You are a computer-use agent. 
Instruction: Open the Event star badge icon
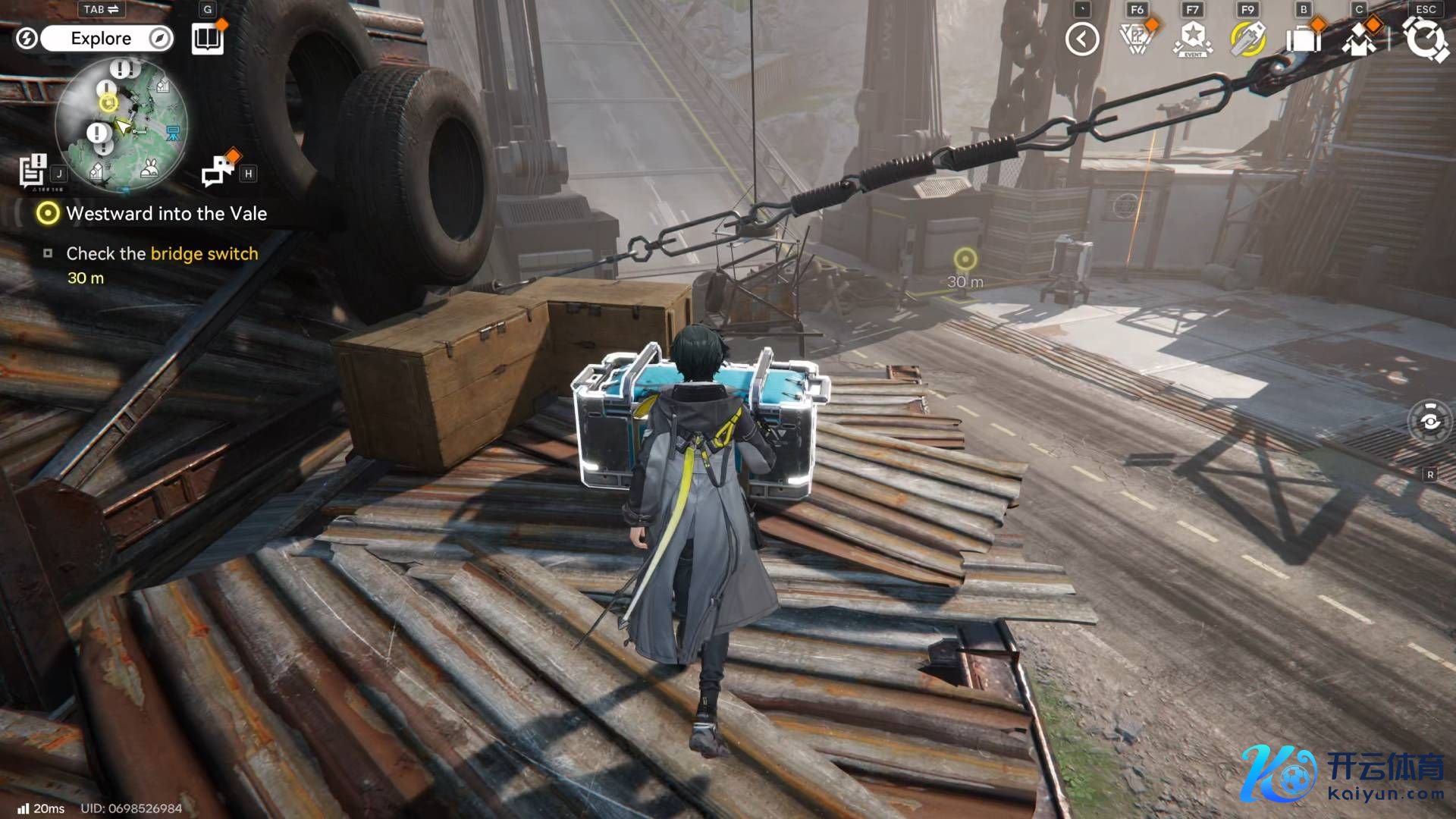coord(1193,39)
